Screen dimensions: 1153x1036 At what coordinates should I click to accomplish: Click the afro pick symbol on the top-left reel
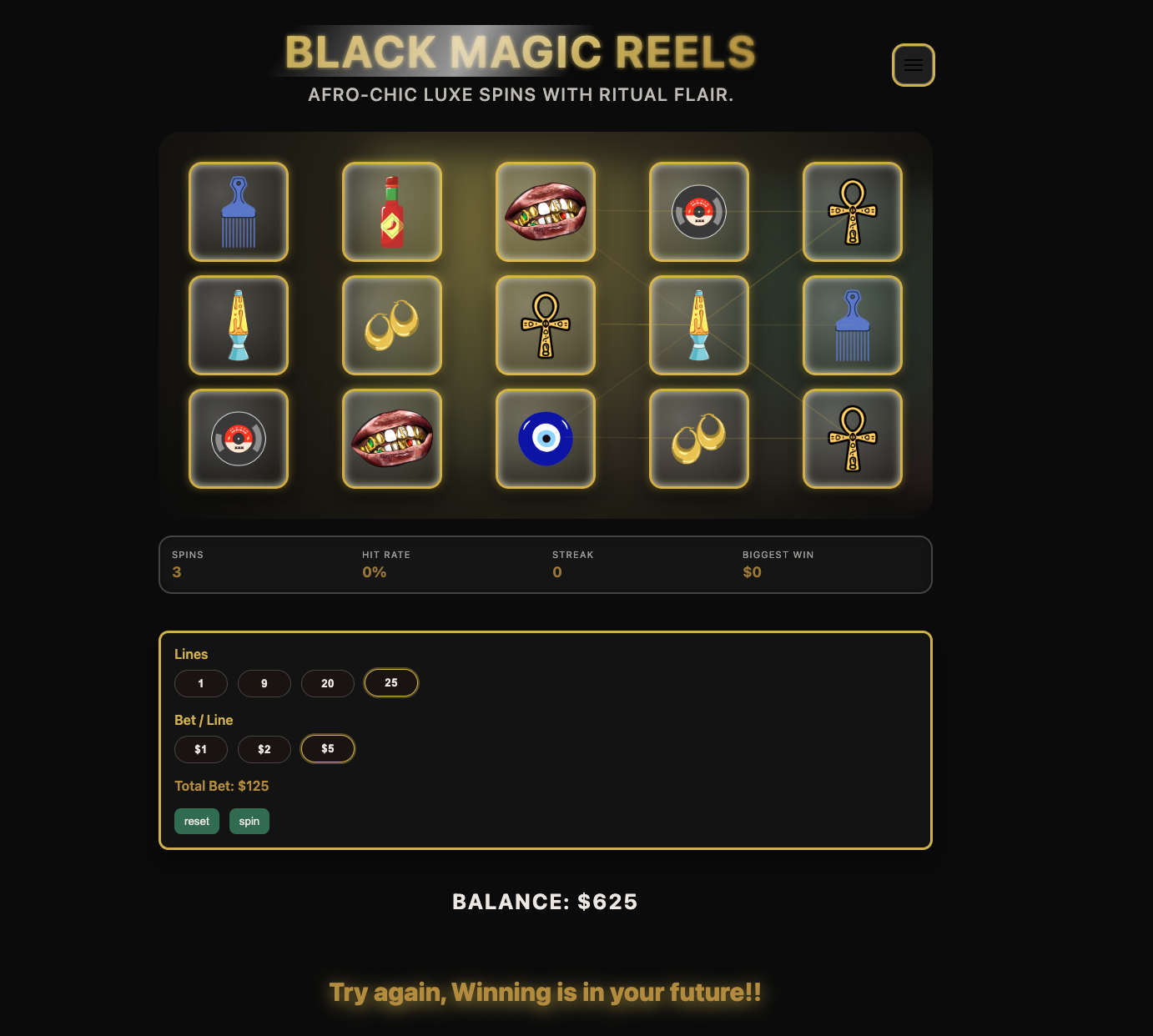[x=239, y=212]
